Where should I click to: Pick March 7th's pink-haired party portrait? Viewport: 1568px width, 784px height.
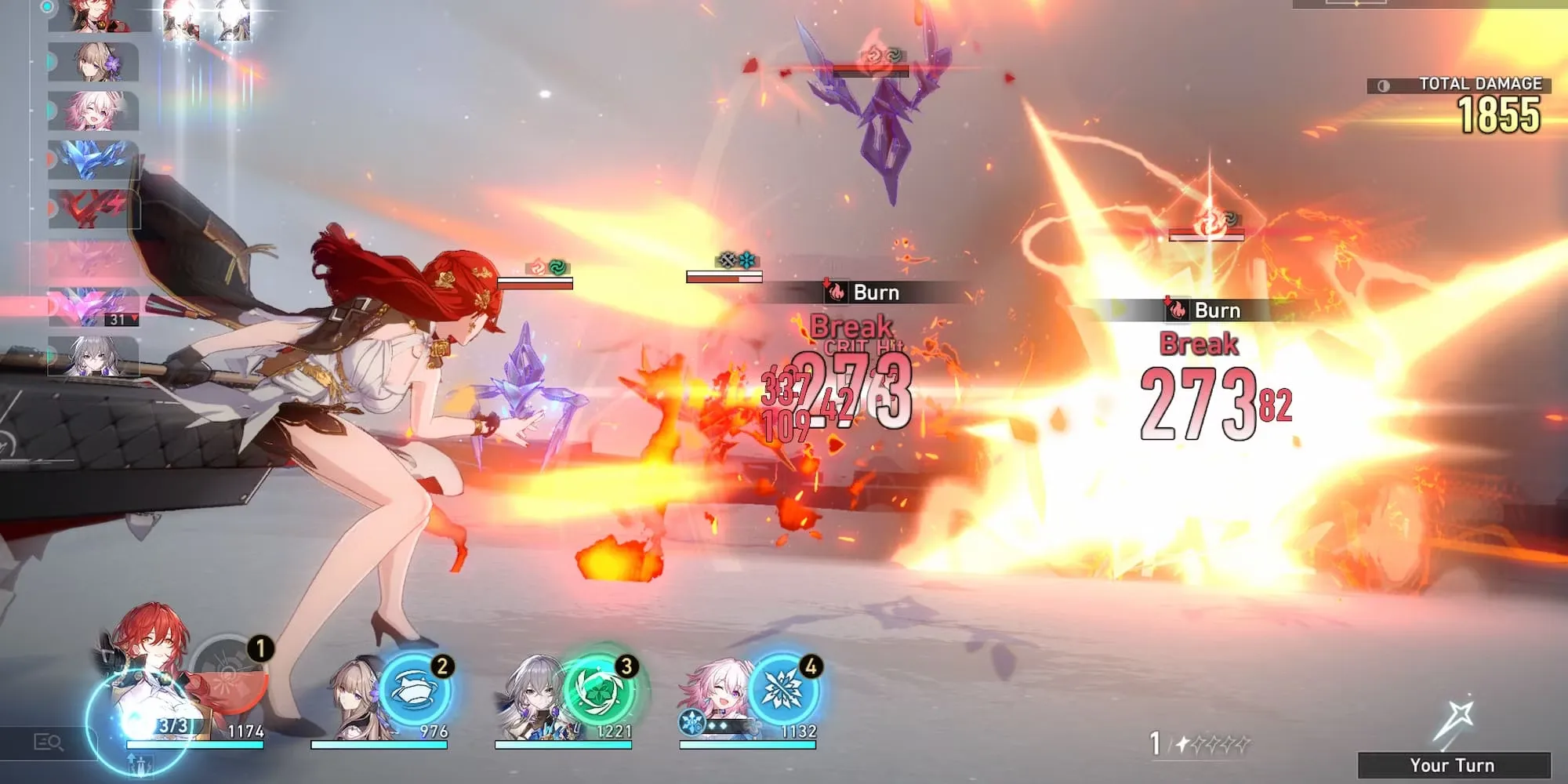click(x=715, y=694)
